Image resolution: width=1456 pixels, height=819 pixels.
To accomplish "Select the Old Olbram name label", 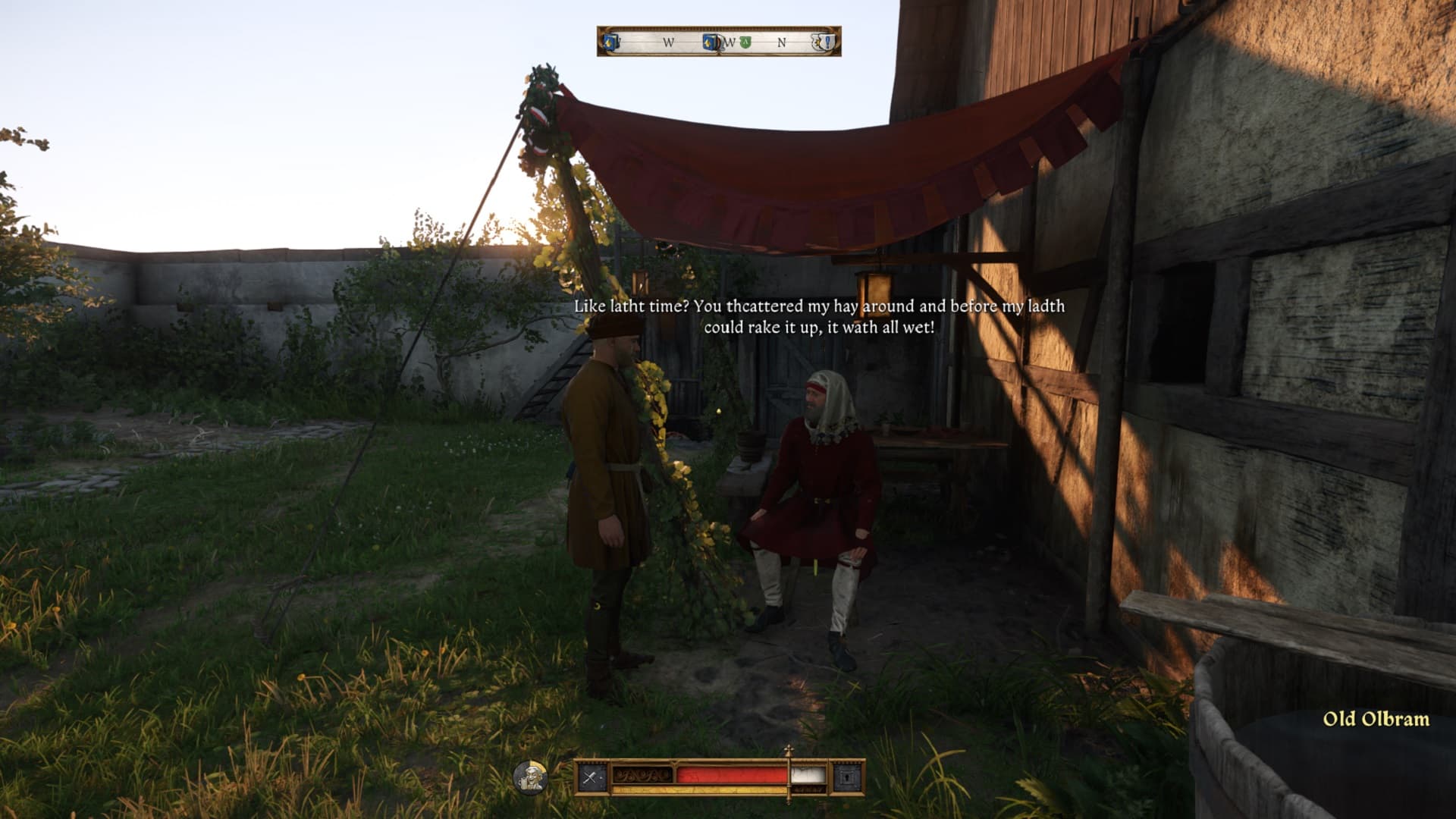I will click(1376, 717).
